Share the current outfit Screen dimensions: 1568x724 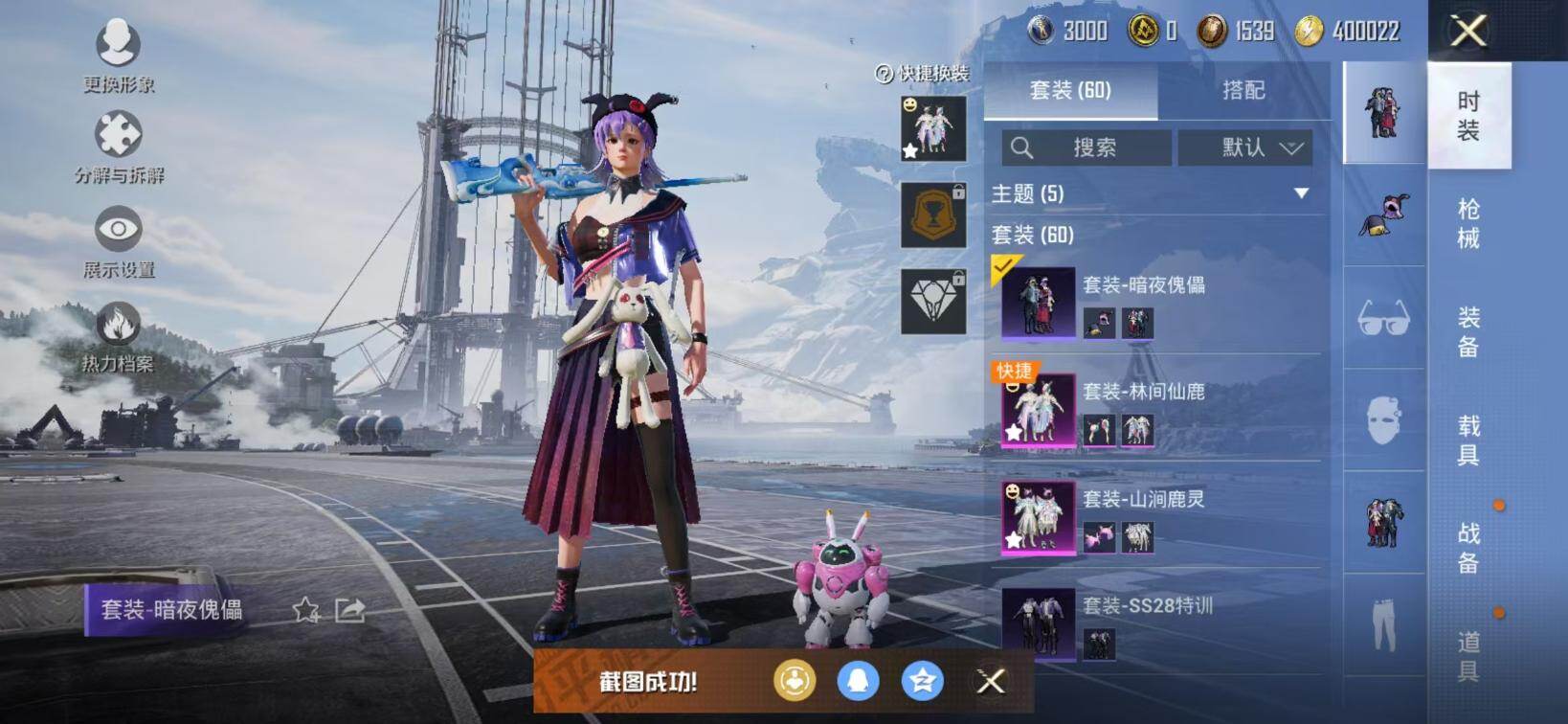point(349,610)
